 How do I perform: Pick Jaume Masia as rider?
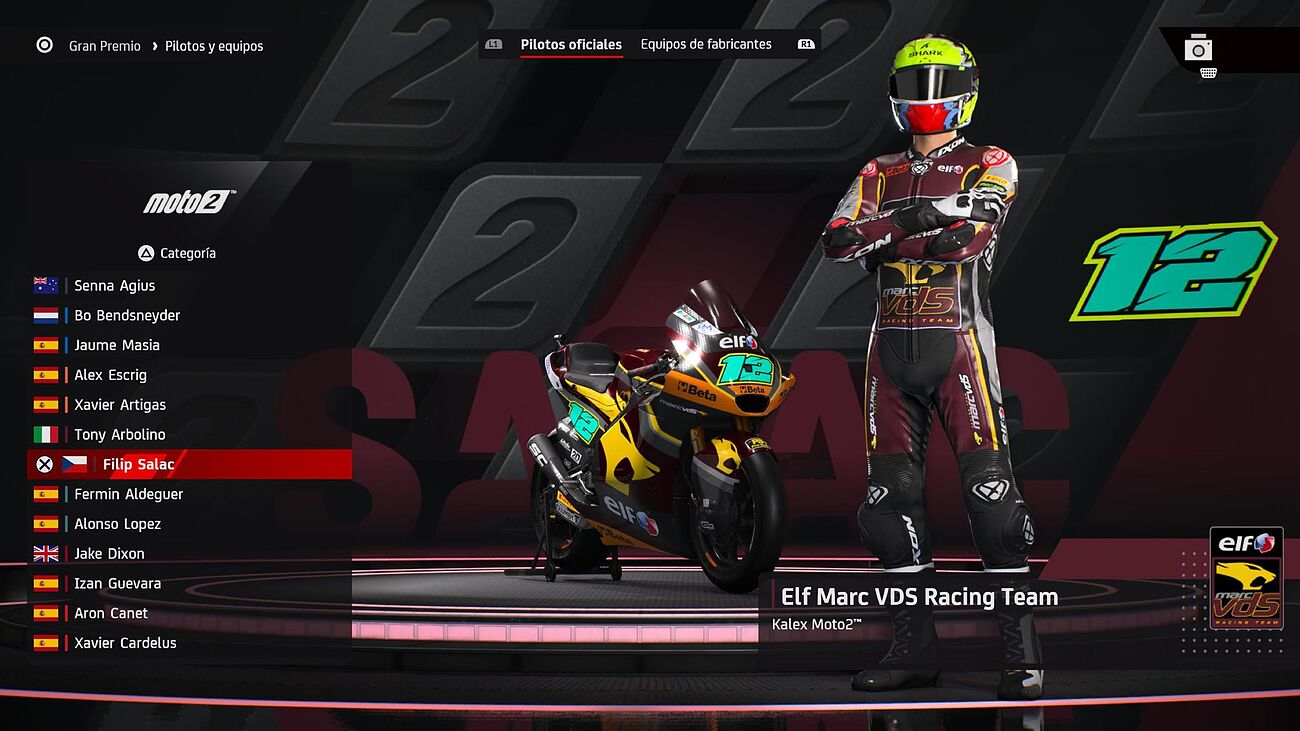pos(117,345)
